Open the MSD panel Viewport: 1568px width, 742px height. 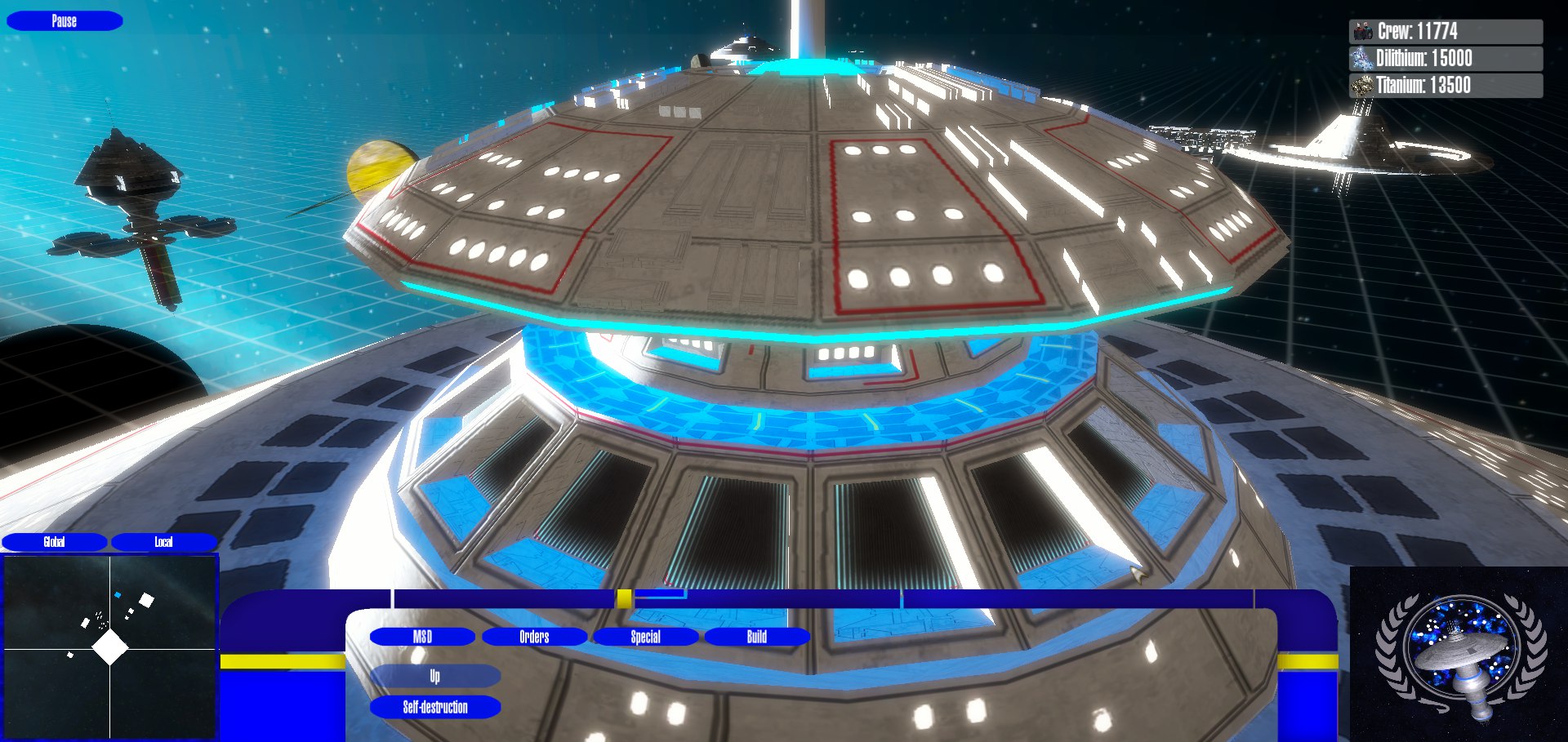pos(422,637)
